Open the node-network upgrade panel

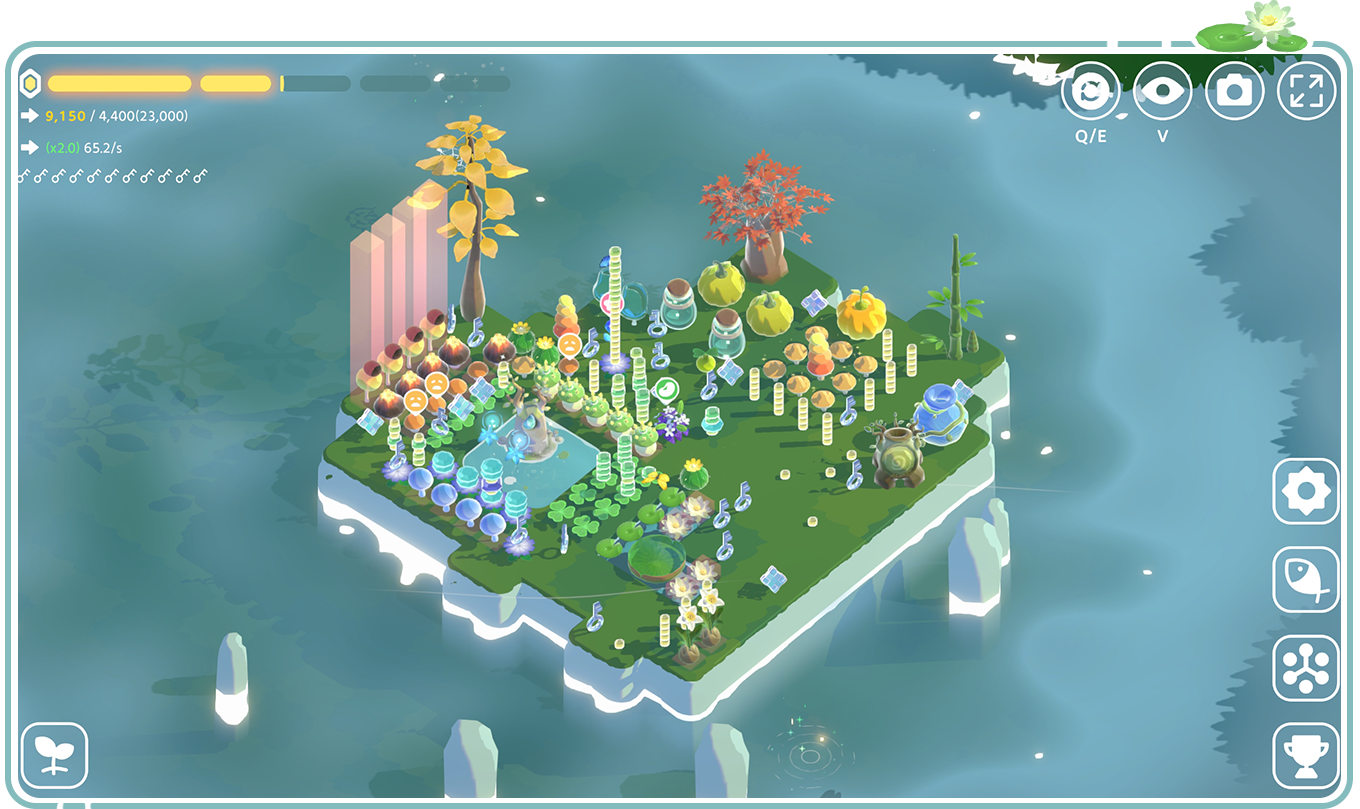(1306, 668)
